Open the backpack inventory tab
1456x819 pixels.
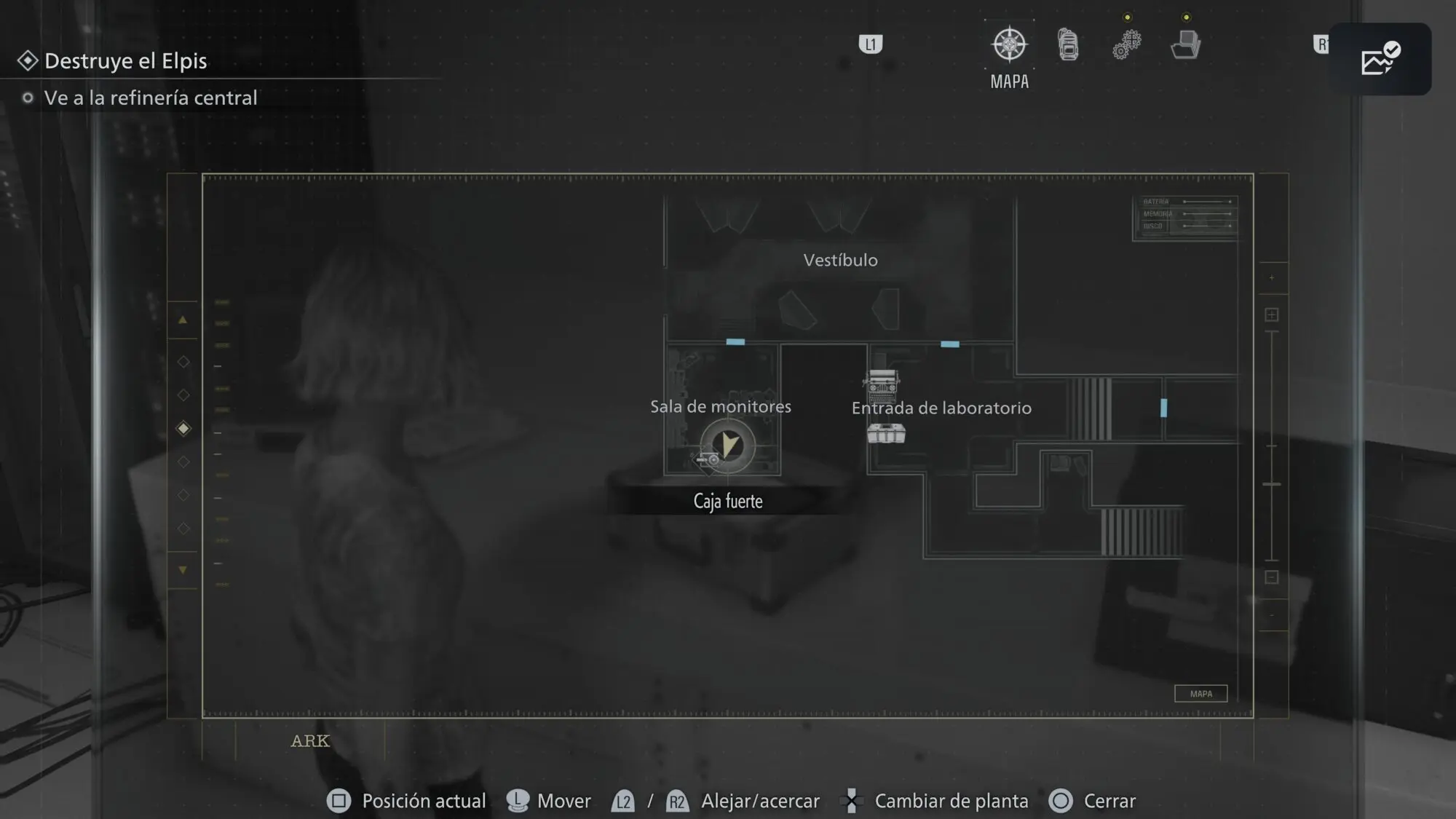(1068, 45)
